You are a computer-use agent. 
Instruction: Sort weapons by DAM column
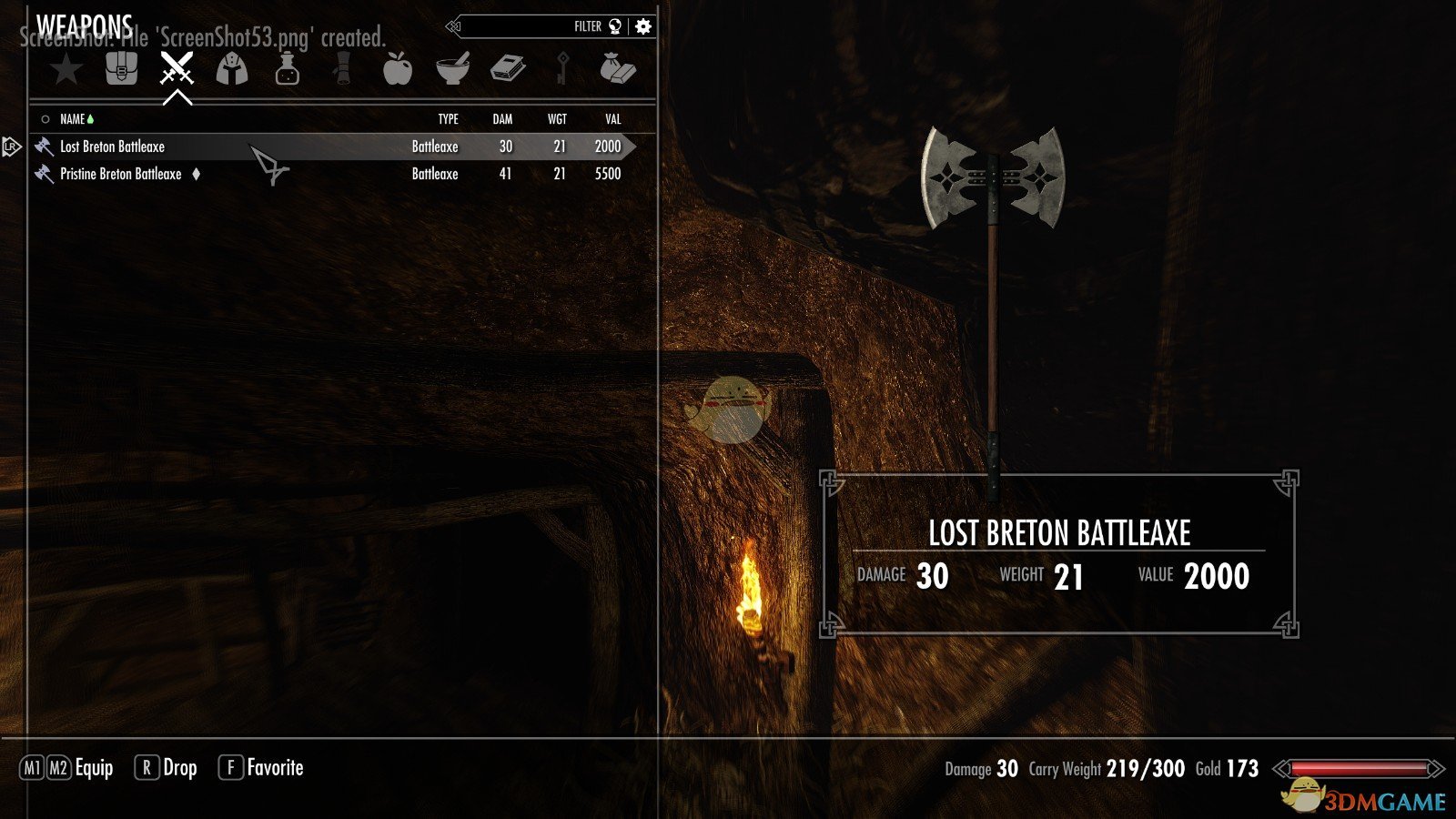(x=502, y=119)
